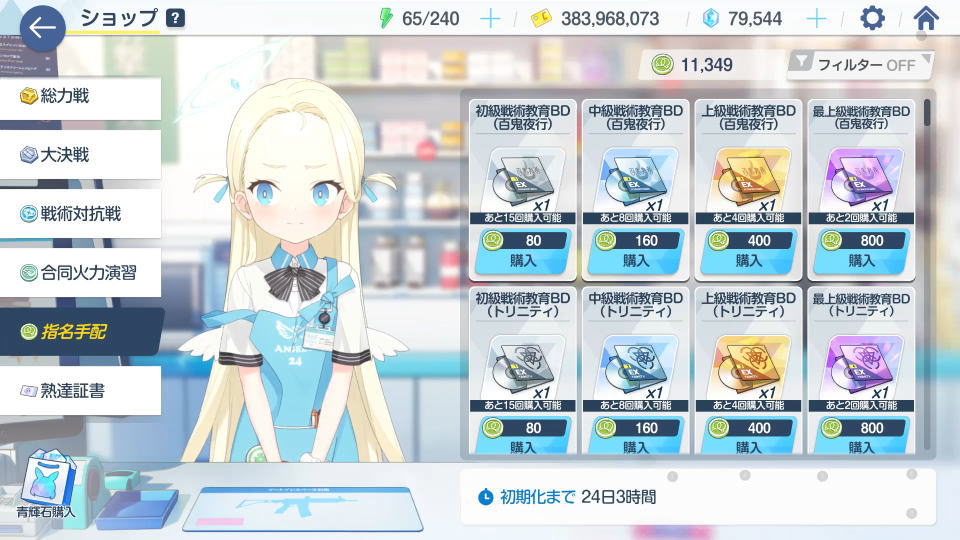Switch to the 総力戦 shop tab
The width and height of the screenshot is (960, 540).
(x=80, y=97)
